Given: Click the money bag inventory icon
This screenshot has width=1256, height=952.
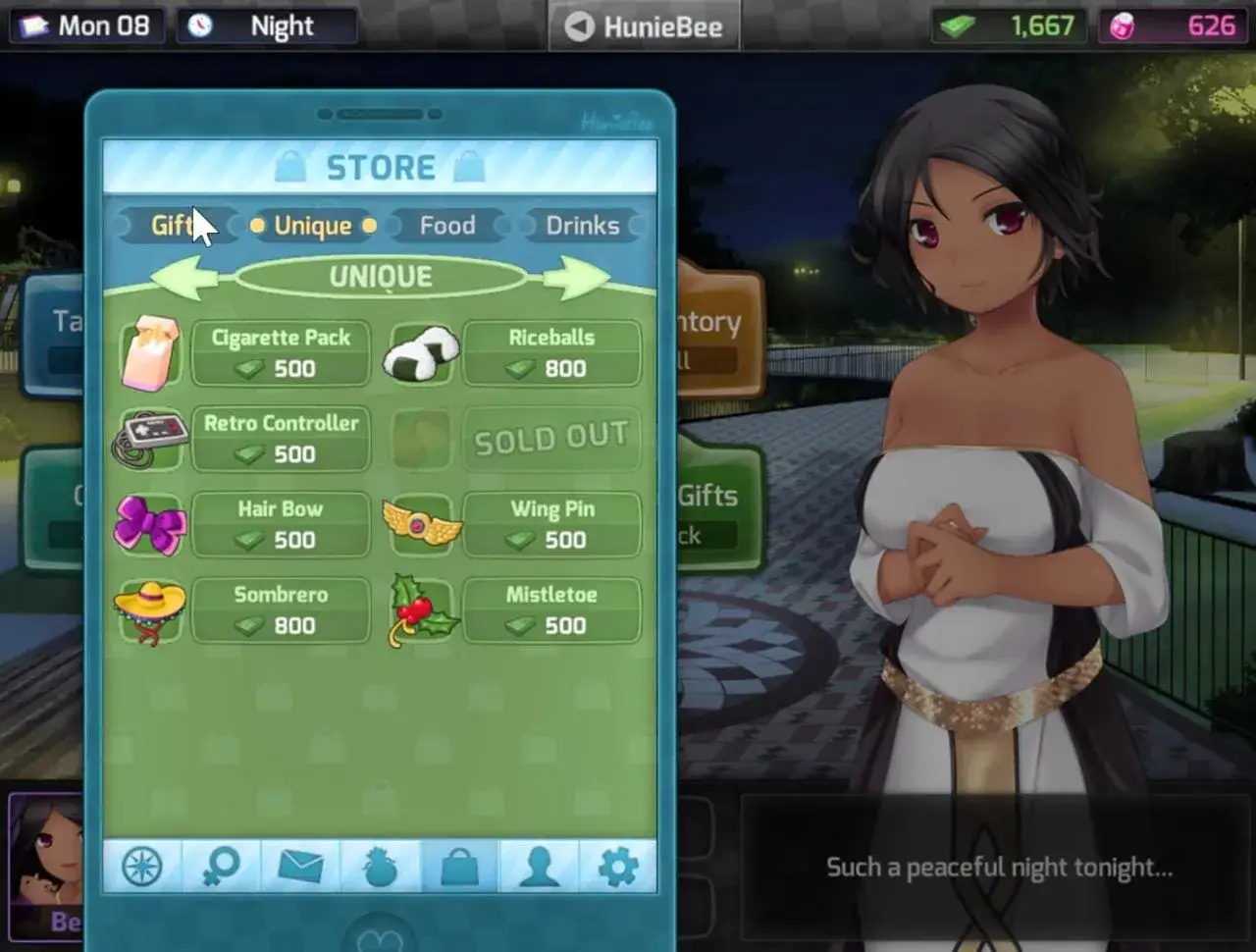Looking at the screenshot, I should [379, 867].
